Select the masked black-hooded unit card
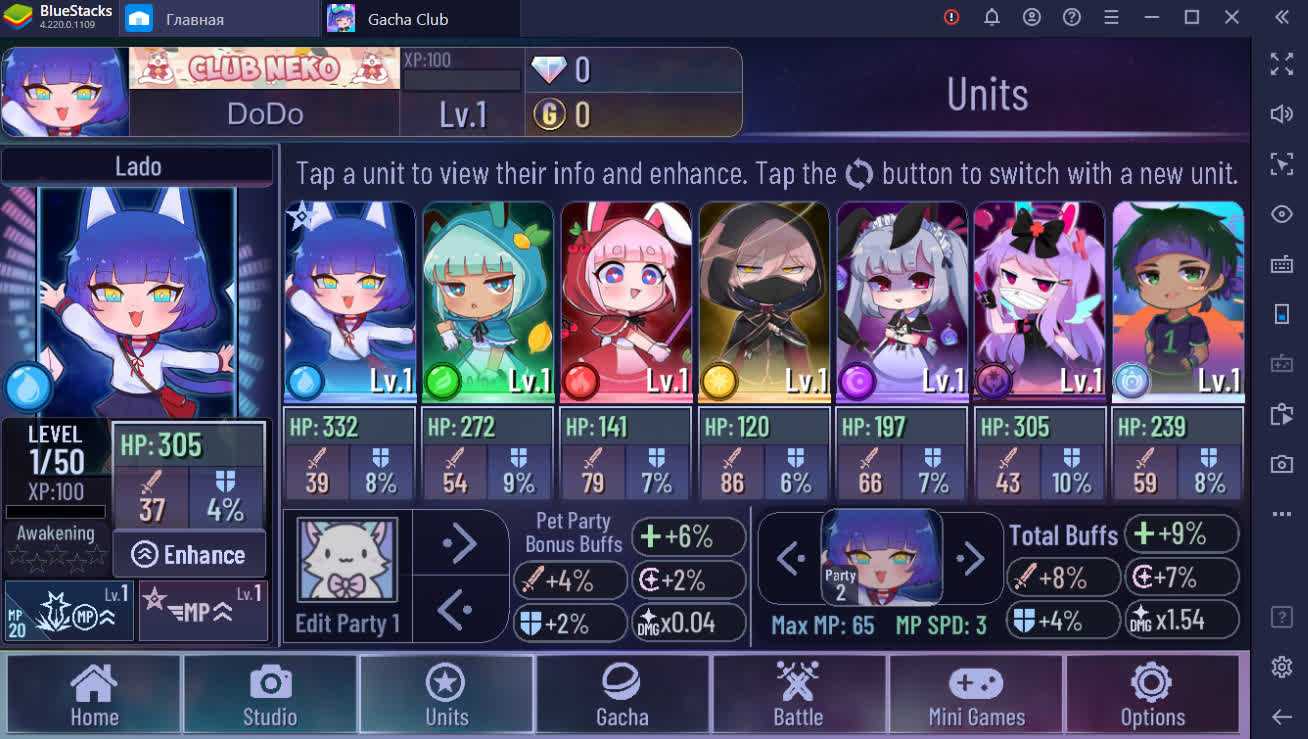 [x=763, y=302]
